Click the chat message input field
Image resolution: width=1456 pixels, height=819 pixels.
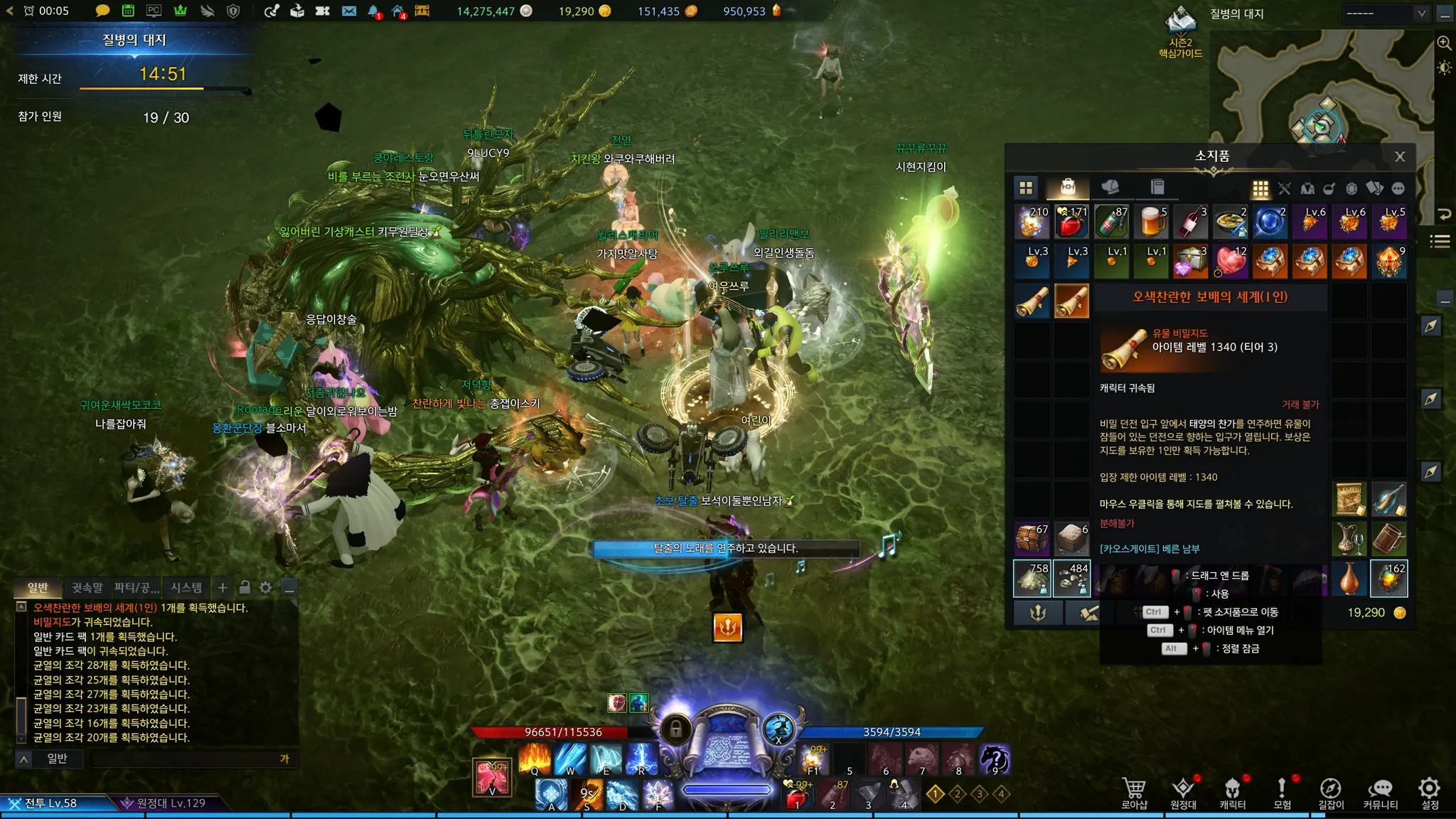pos(185,759)
